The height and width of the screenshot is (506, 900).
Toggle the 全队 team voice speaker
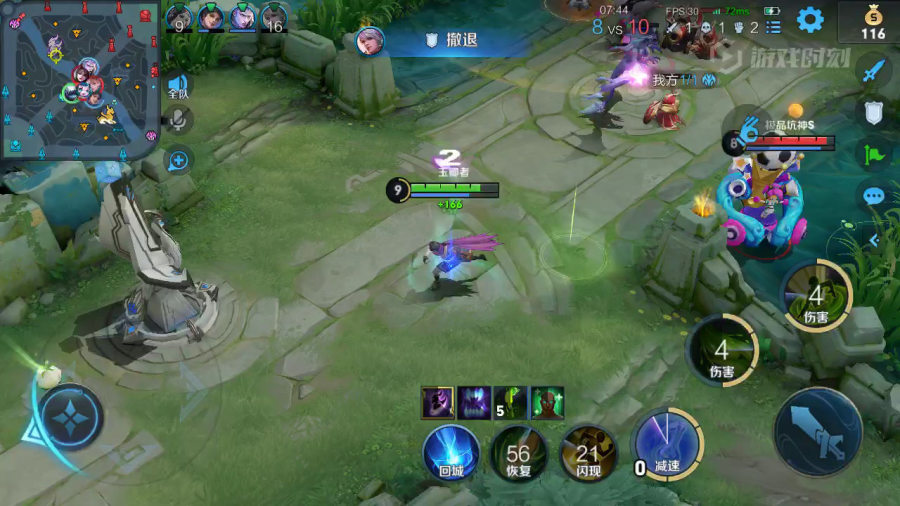[178, 86]
